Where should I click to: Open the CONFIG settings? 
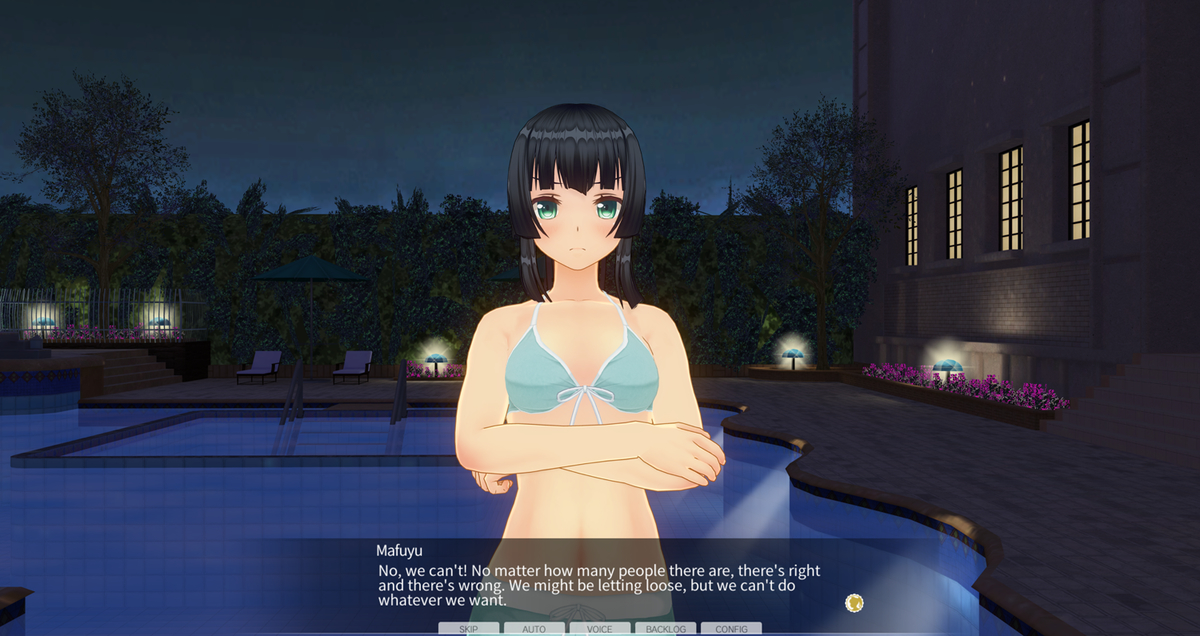pos(731,629)
